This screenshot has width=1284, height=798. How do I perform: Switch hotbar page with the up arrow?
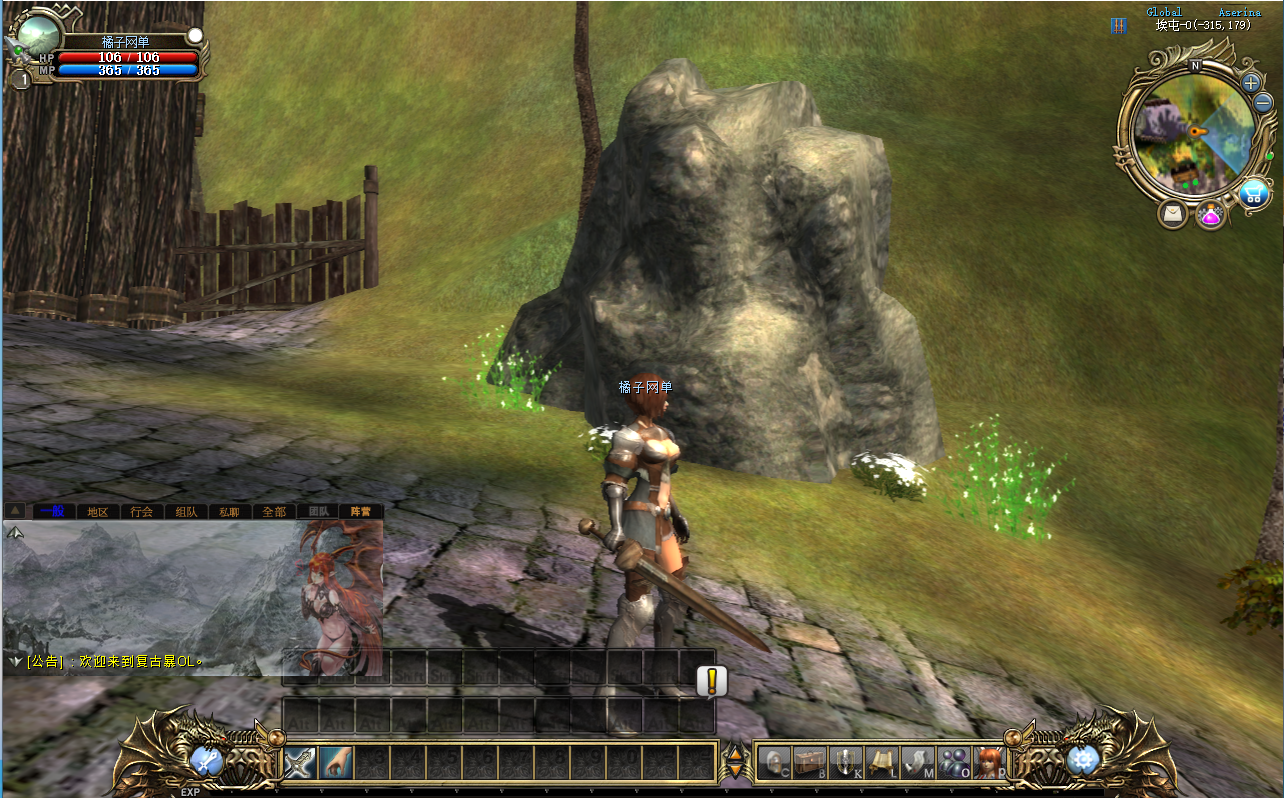(736, 754)
